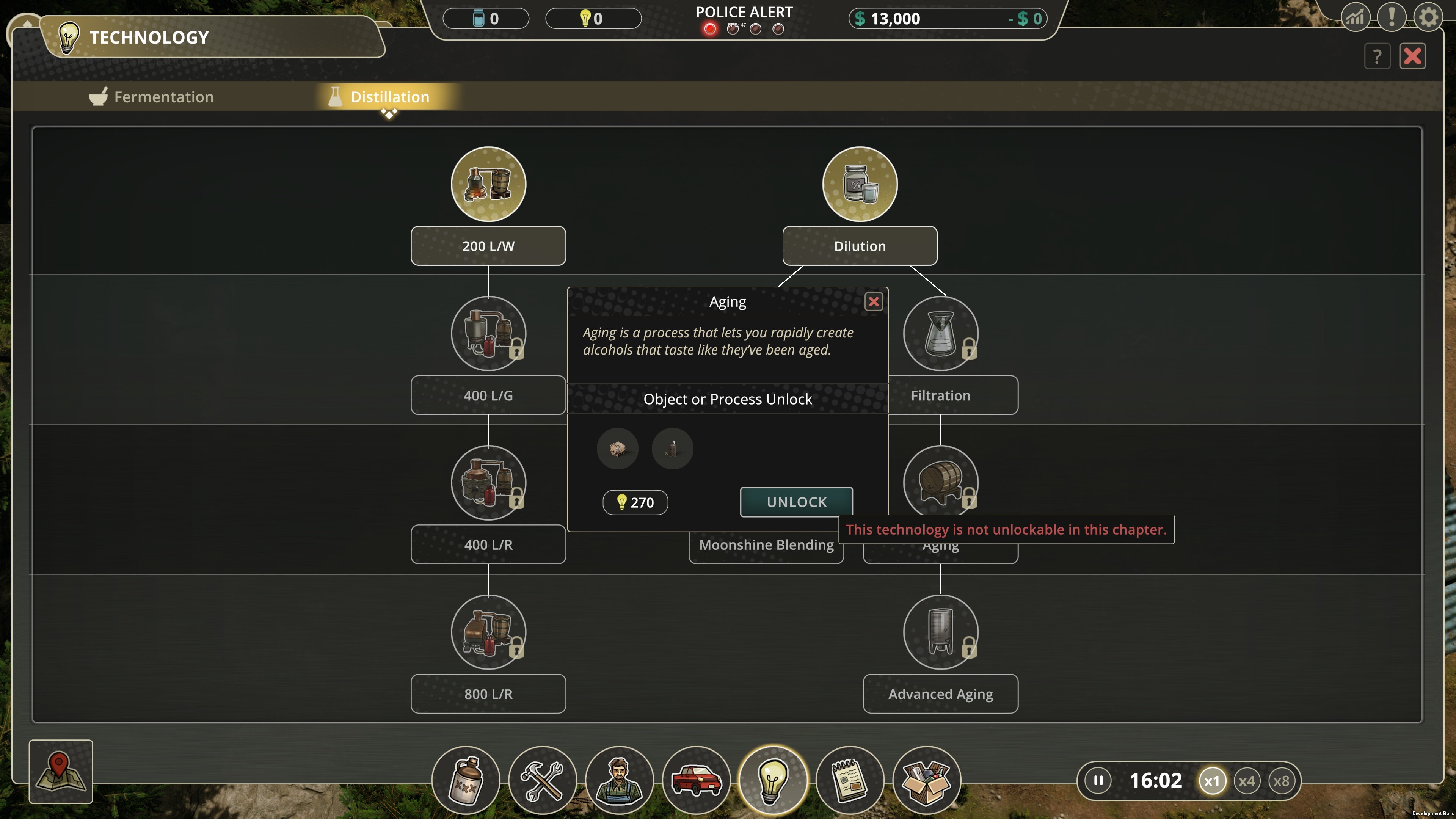
Task: Select the 200 L/W still technology
Action: click(x=488, y=184)
